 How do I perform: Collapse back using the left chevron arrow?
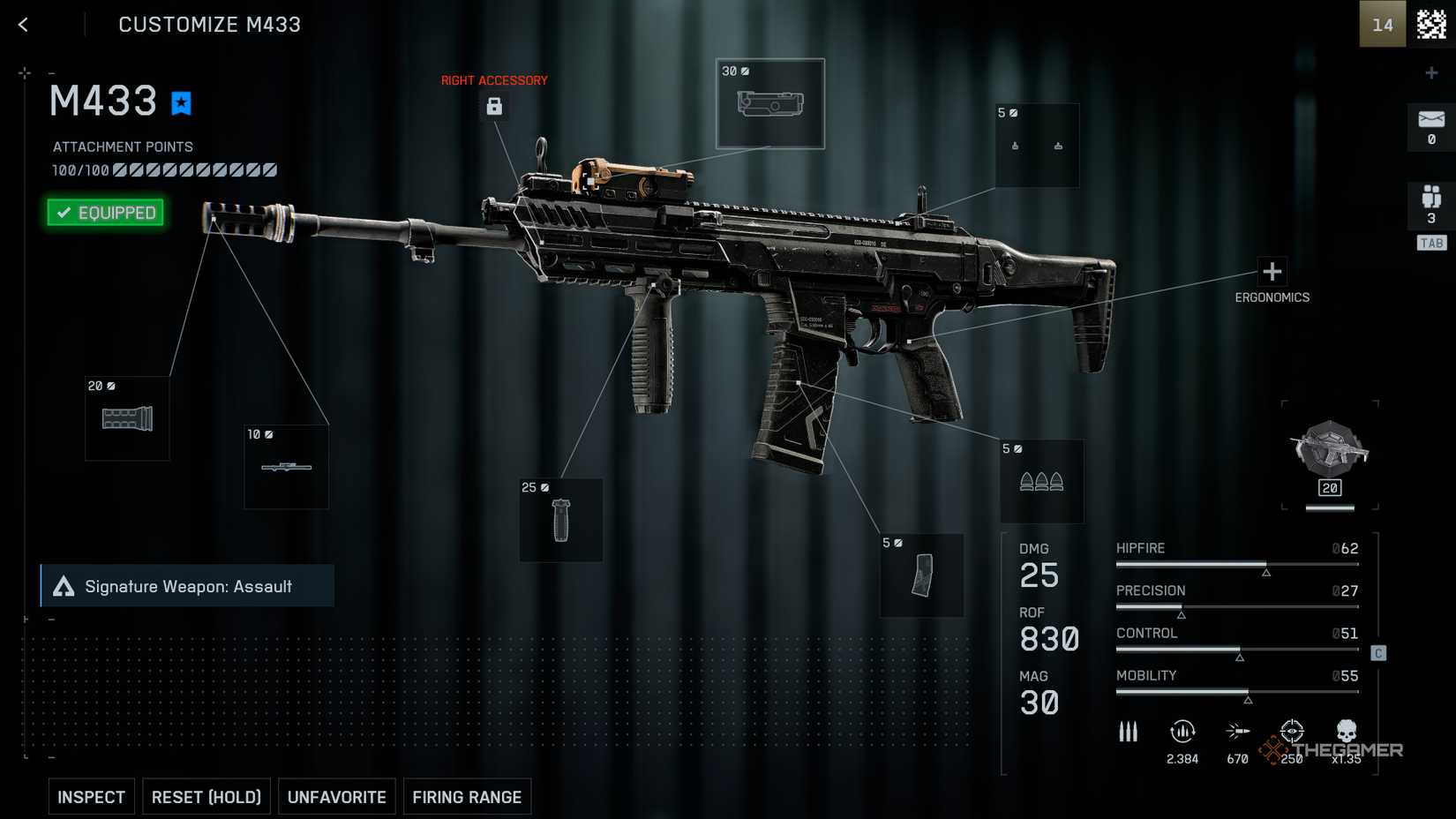(23, 25)
